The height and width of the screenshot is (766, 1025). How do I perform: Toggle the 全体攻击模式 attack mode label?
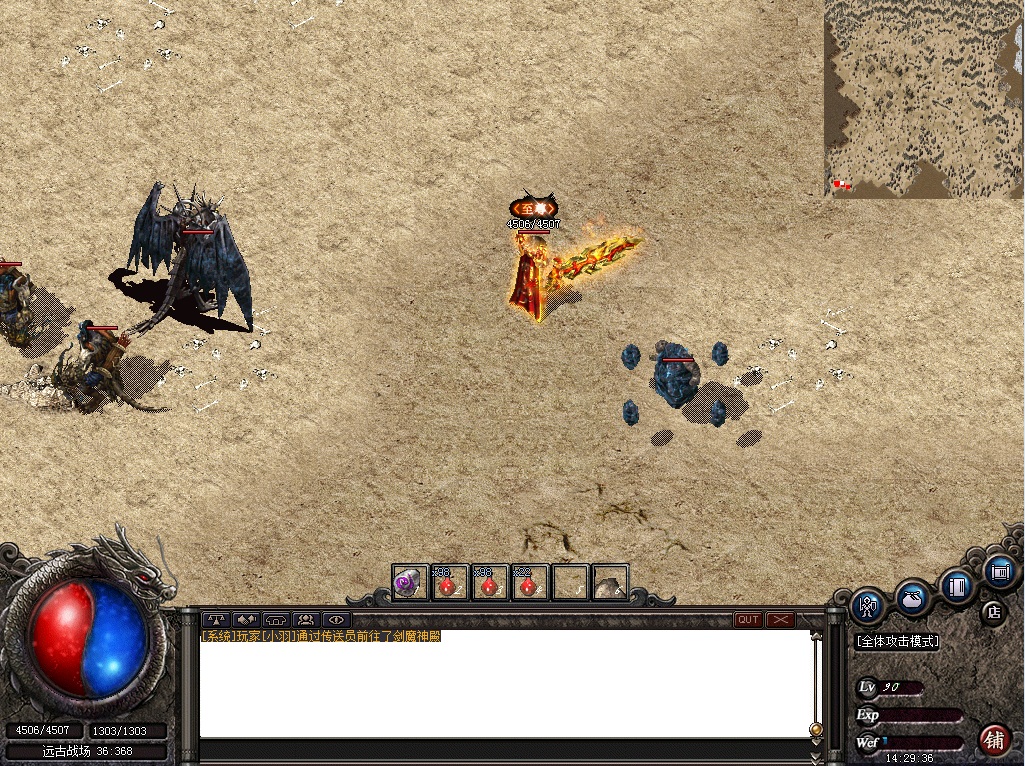pos(898,642)
